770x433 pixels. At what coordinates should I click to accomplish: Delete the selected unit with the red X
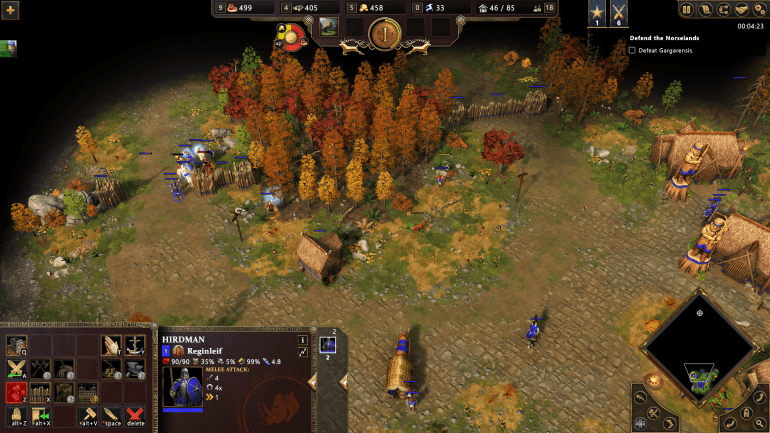tap(135, 415)
